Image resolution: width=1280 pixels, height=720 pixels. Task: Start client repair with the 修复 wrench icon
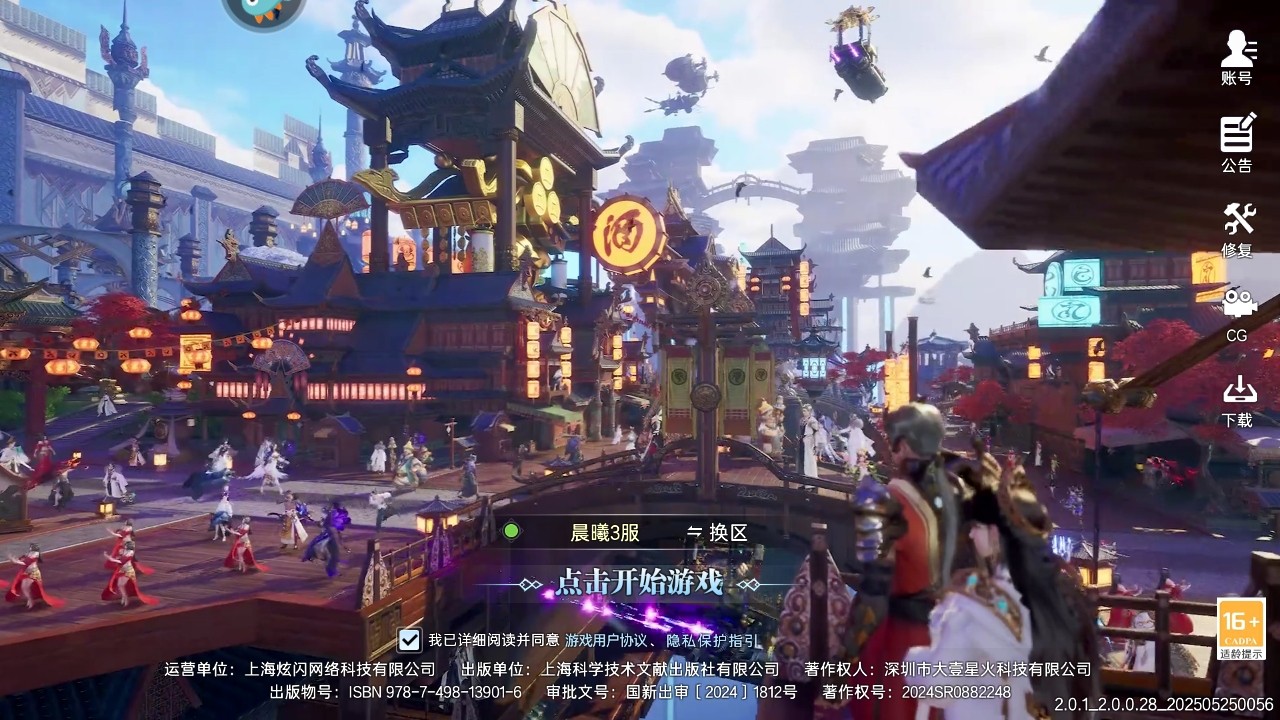pos(1238,218)
